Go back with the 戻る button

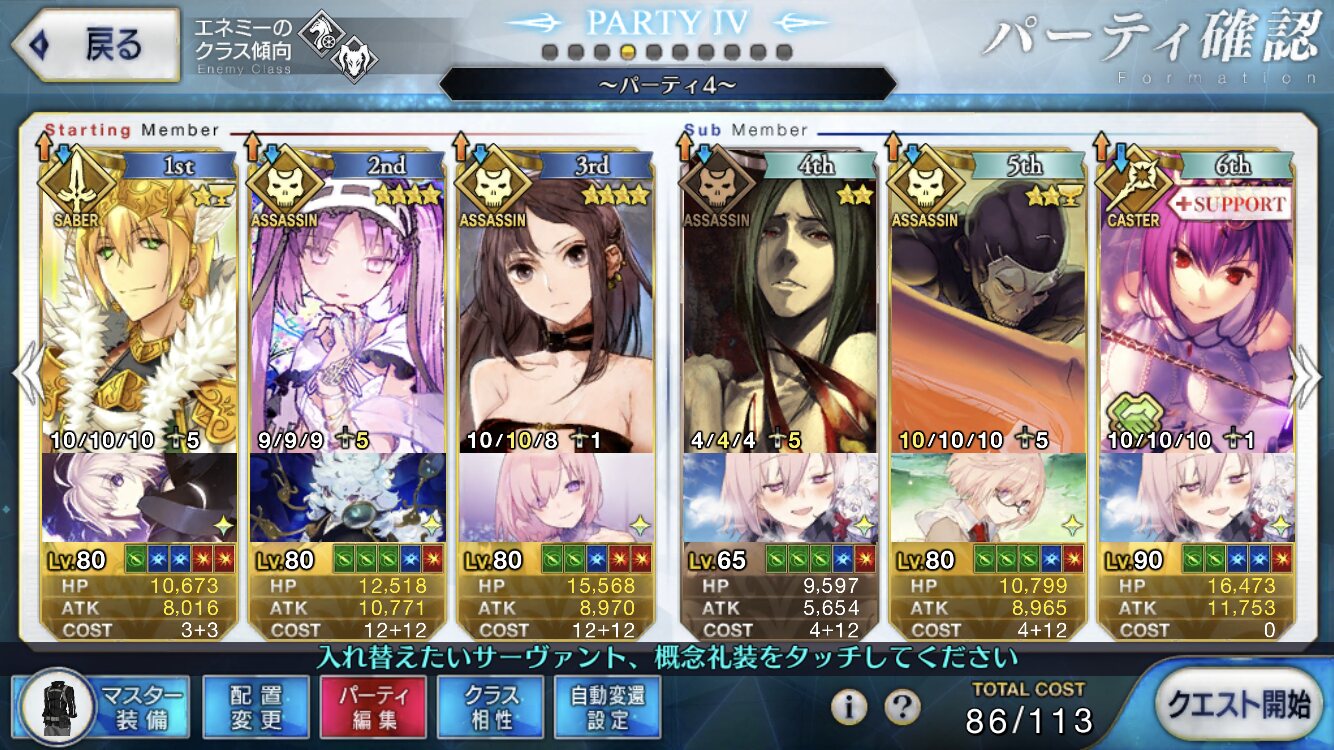coord(95,45)
